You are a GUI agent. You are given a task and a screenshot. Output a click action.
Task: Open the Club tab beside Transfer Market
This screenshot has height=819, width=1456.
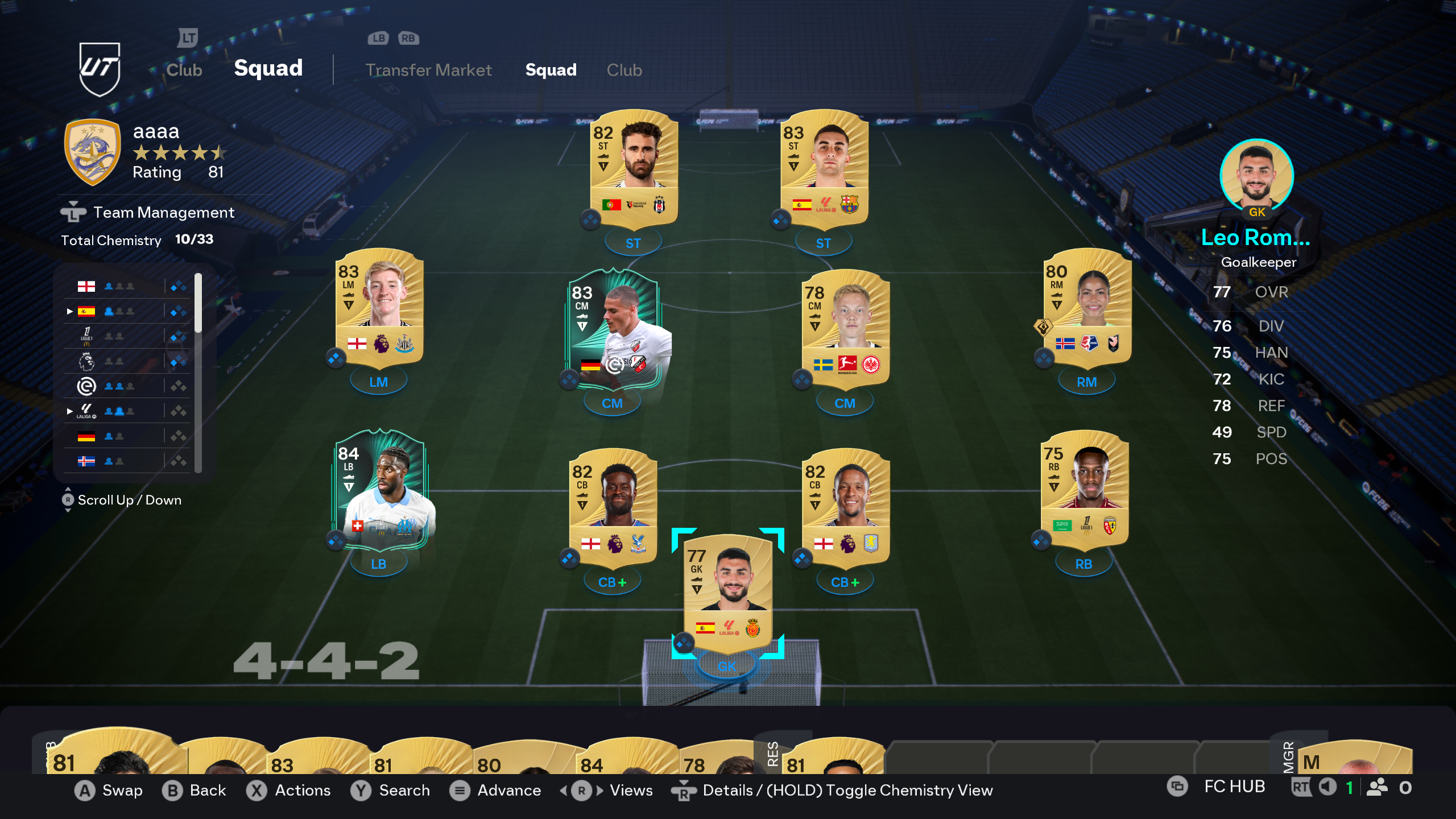point(624,70)
